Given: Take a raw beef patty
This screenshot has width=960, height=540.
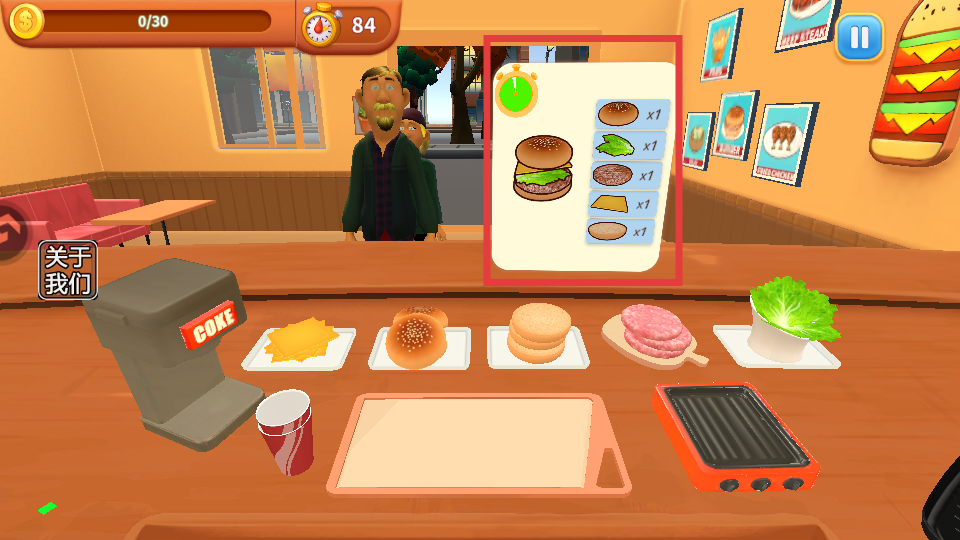Looking at the screenshot, I should coord(655,331).
